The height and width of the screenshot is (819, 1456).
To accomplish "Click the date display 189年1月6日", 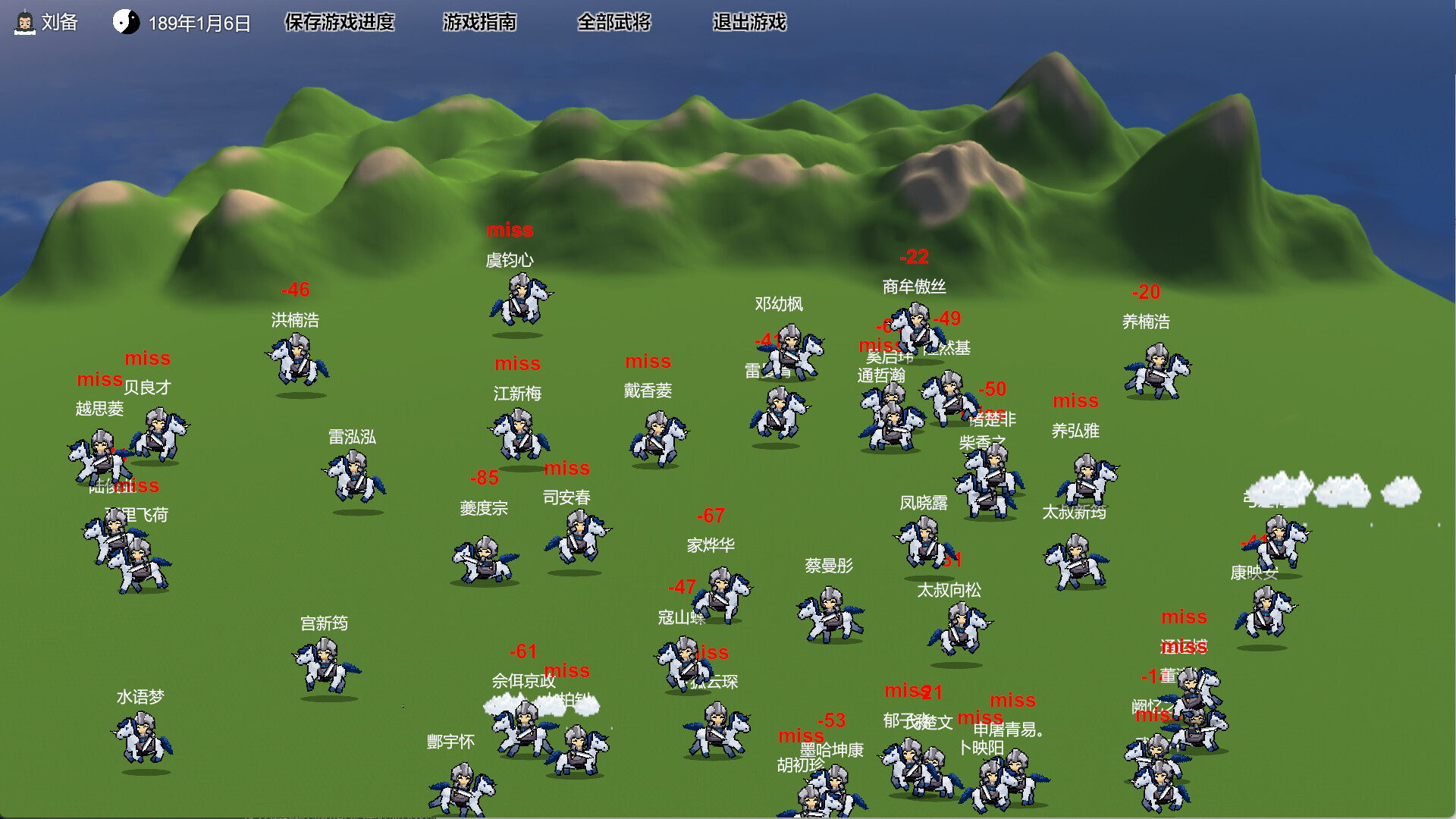I will [199, 23].
